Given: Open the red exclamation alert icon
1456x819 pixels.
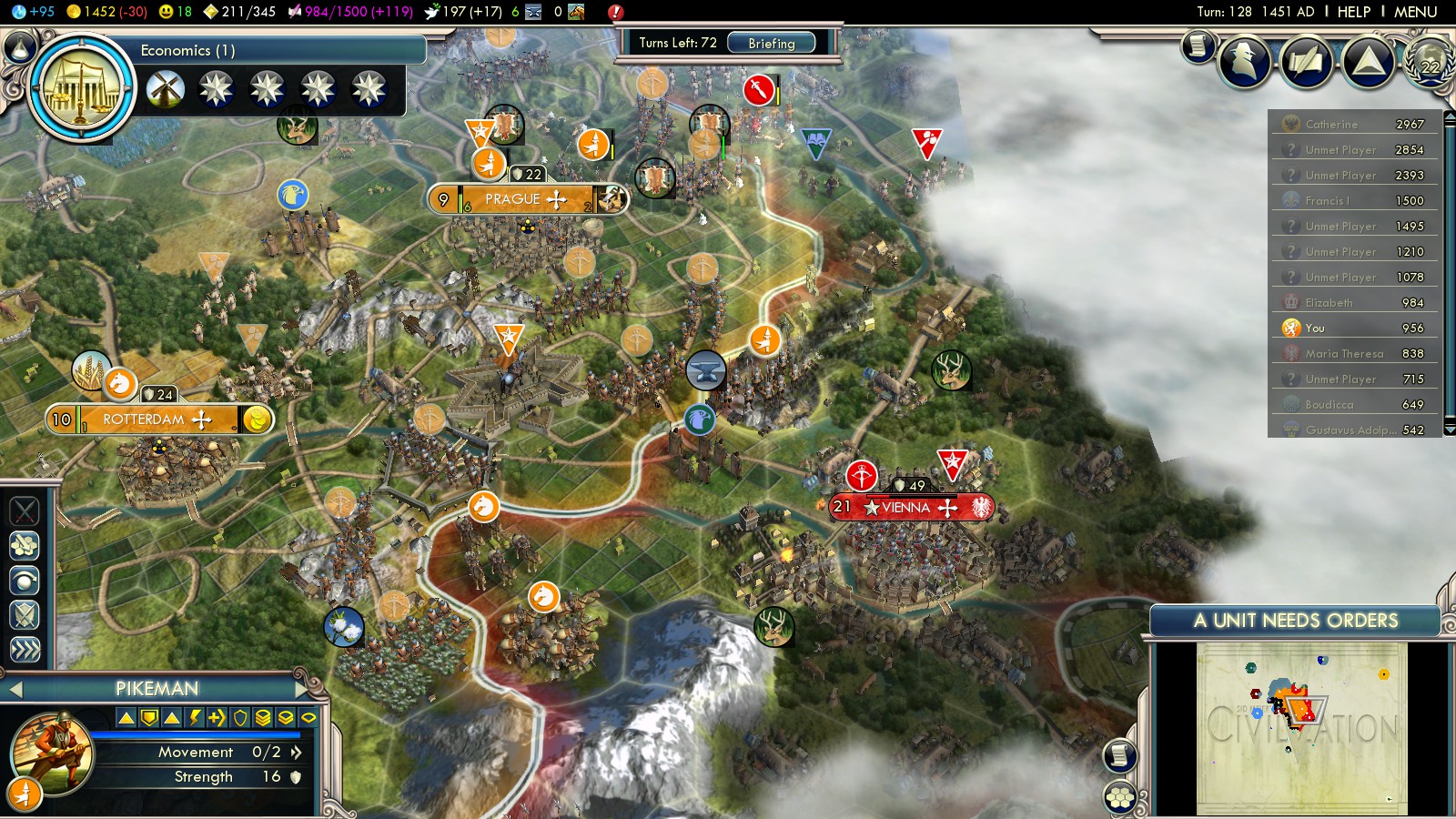Looking at the screenshot, I should (615, 12).
